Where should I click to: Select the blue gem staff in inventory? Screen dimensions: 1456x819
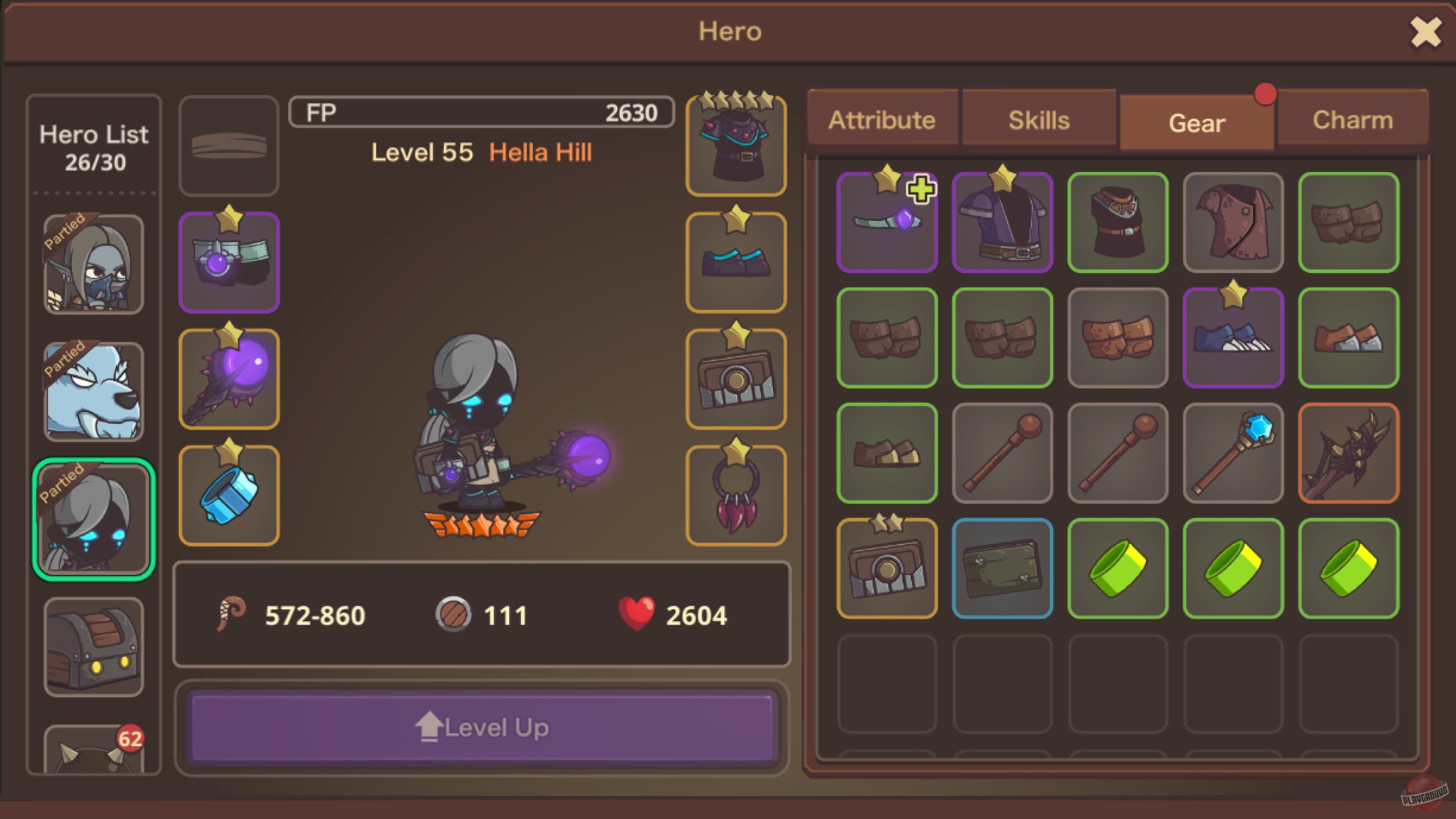click(1232, 453)
